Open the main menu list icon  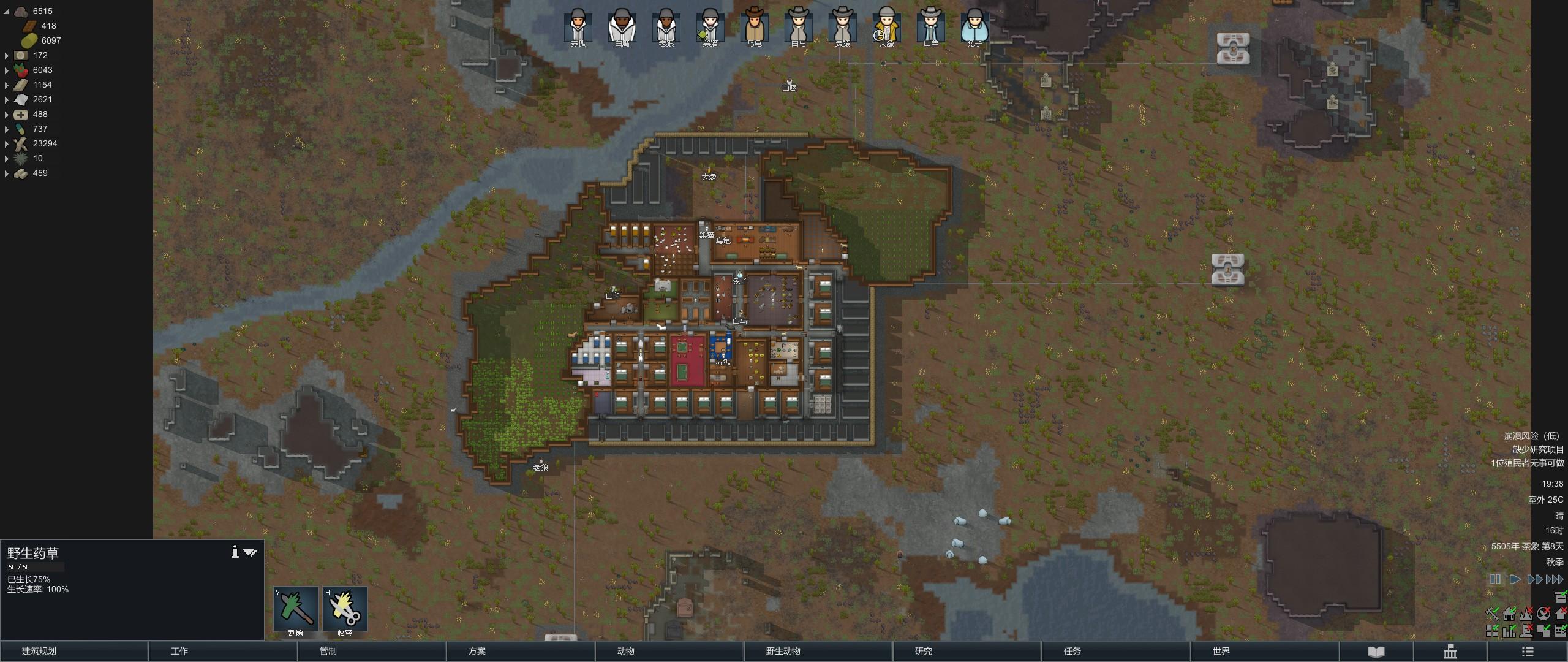tap(1528, 652)
